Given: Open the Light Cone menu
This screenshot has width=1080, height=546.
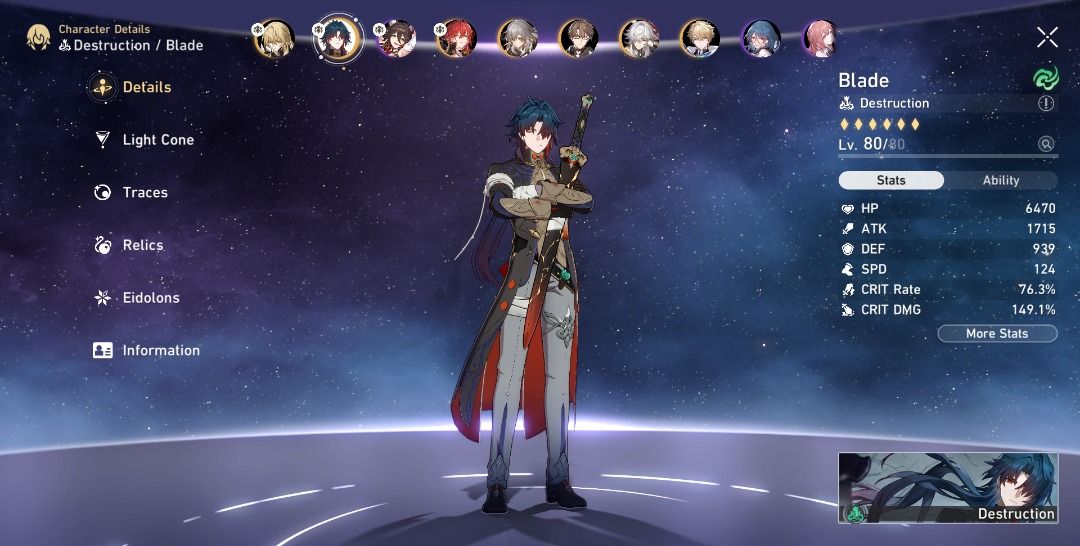Looking at the screenshot, I should [x=157, y=140].
